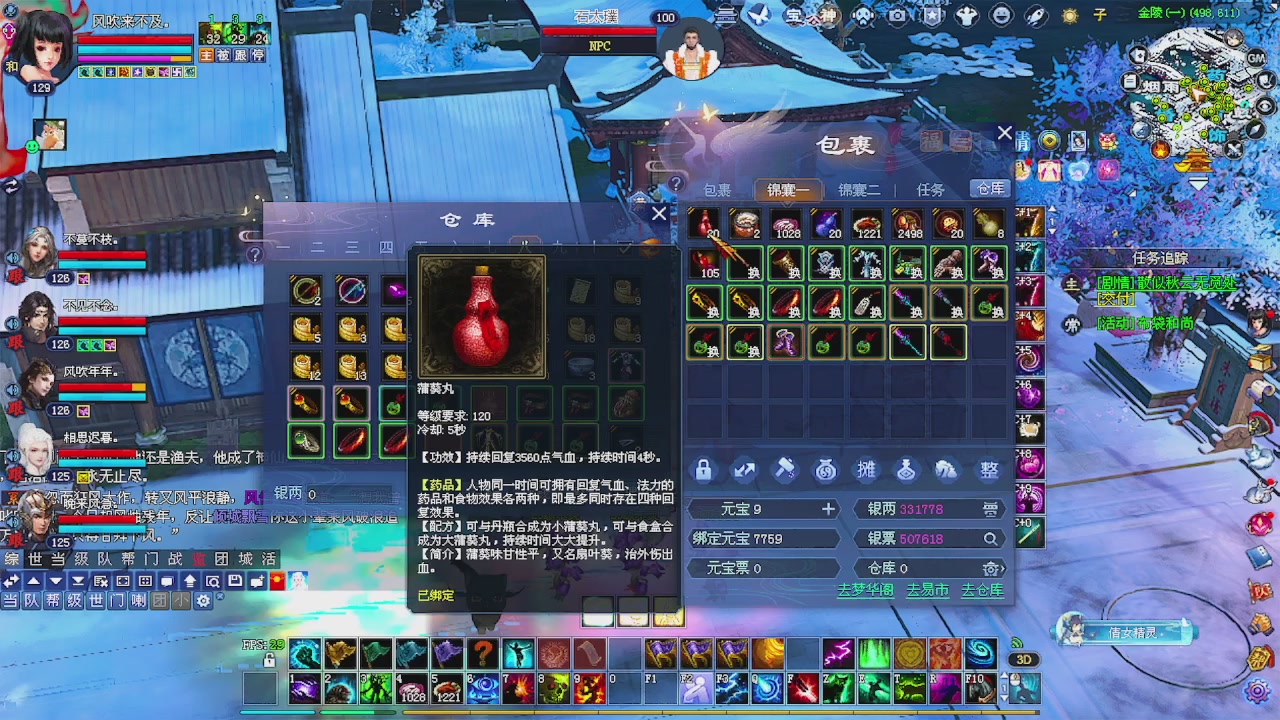1280x720 pixels.
Task: Open storage options via the gear beside 仓库 0
Action: [x=990, y=568]
